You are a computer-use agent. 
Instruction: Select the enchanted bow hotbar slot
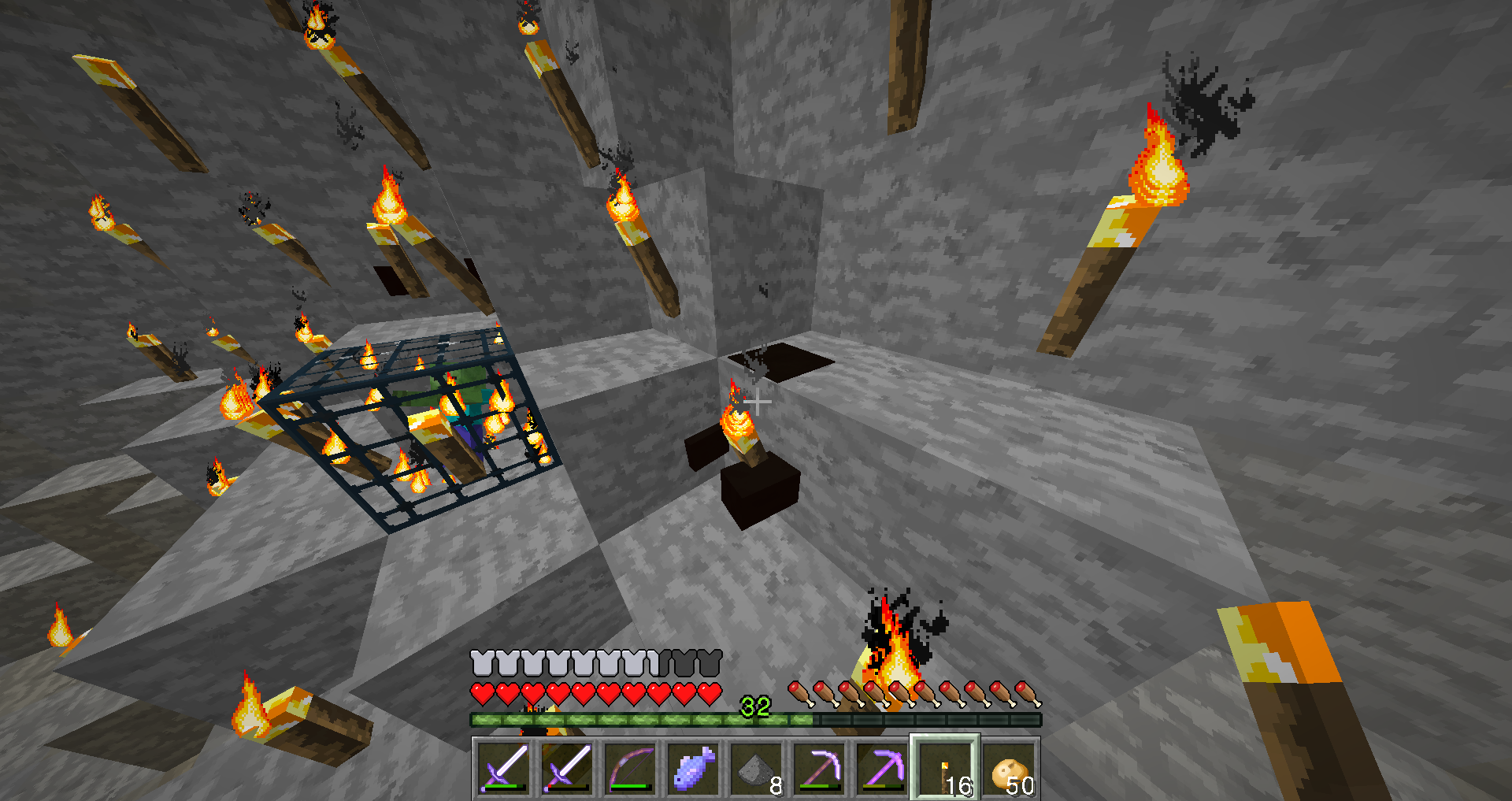pos(630,767)
